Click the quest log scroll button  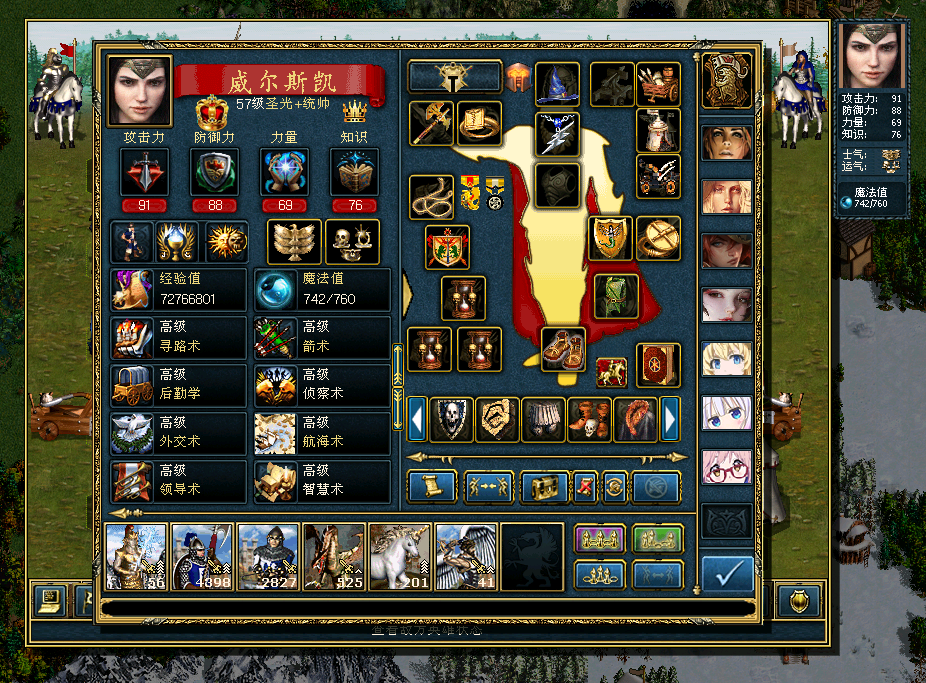pos(432,487)
